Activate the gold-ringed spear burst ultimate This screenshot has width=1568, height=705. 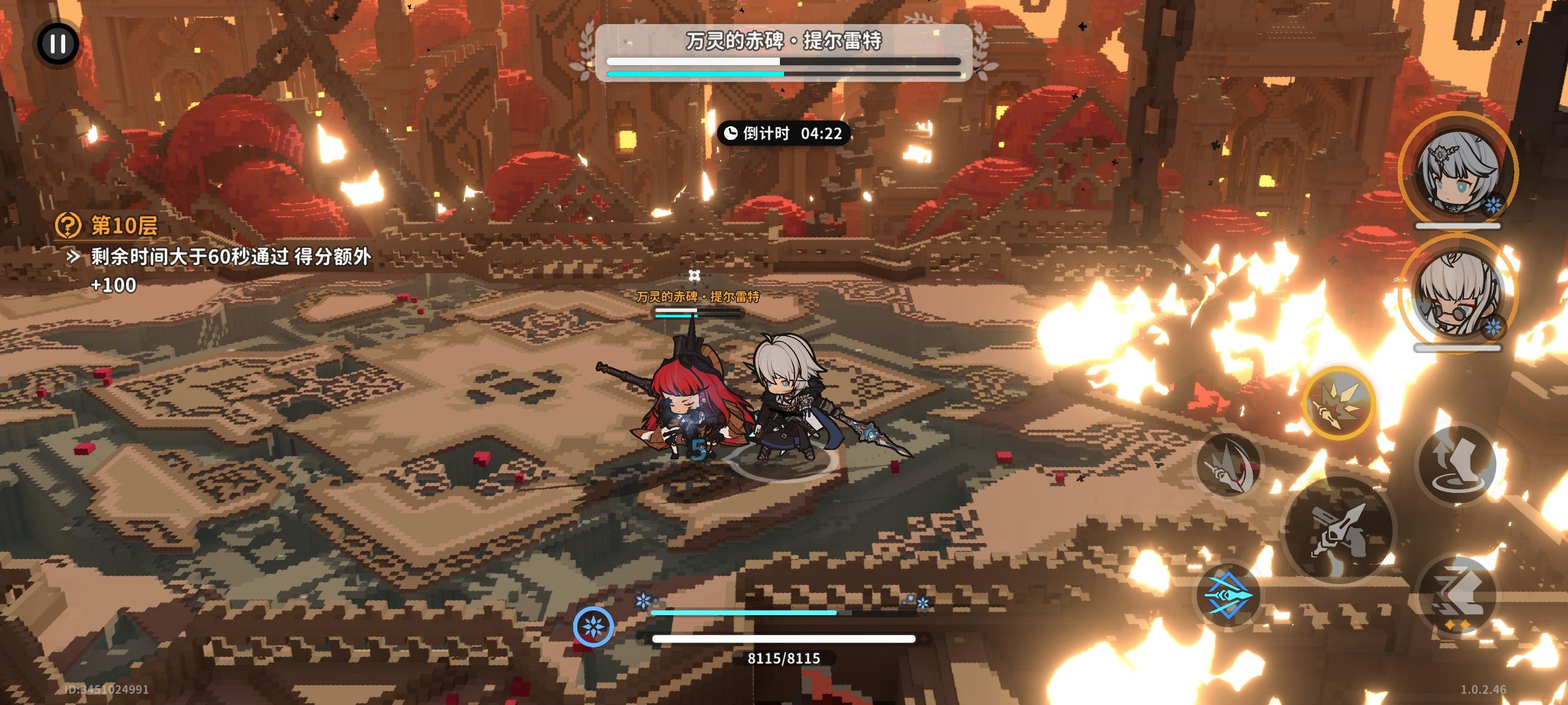tap(1338, 403)
